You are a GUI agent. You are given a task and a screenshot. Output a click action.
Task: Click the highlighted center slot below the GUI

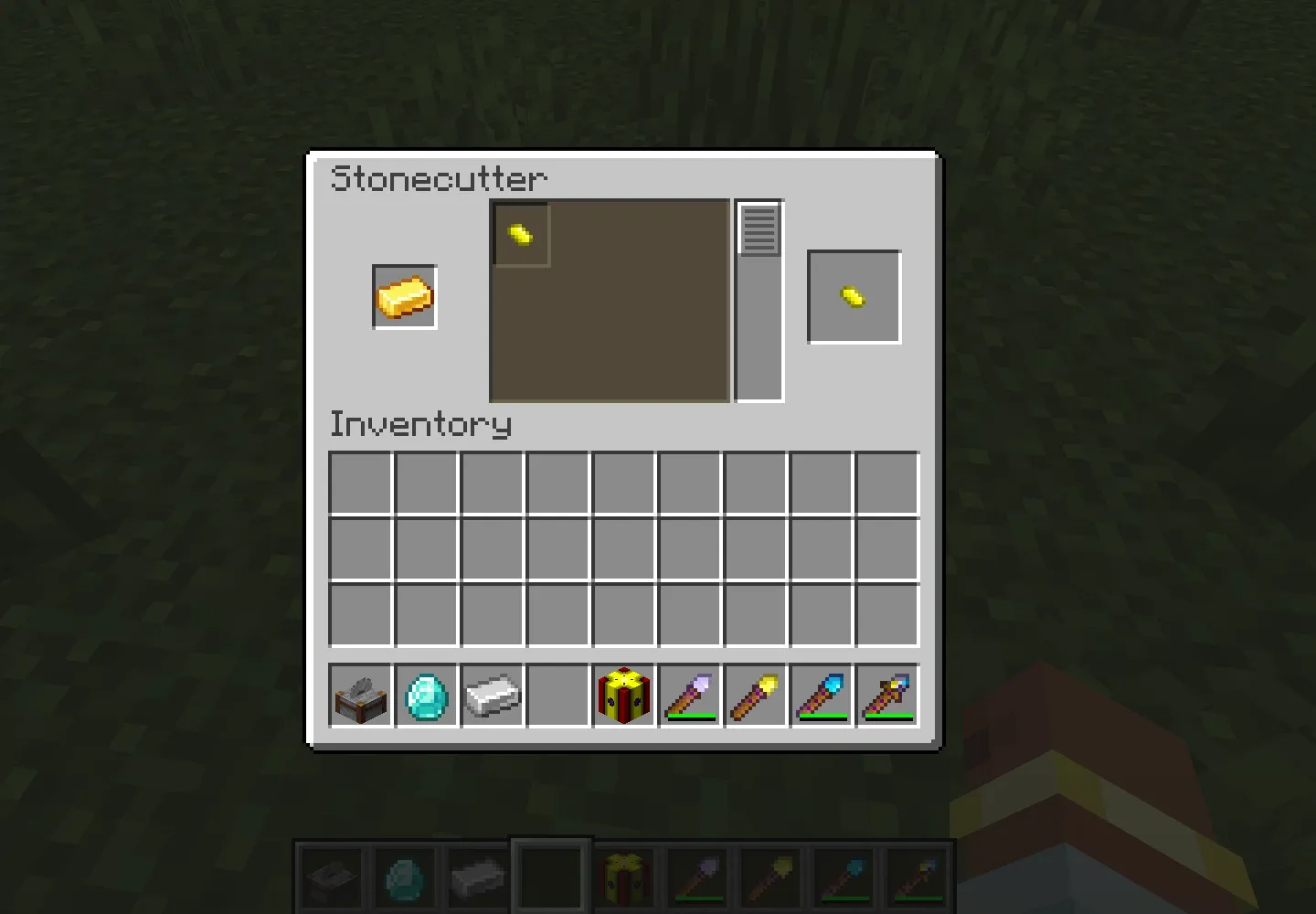click(x=549, y=875)
